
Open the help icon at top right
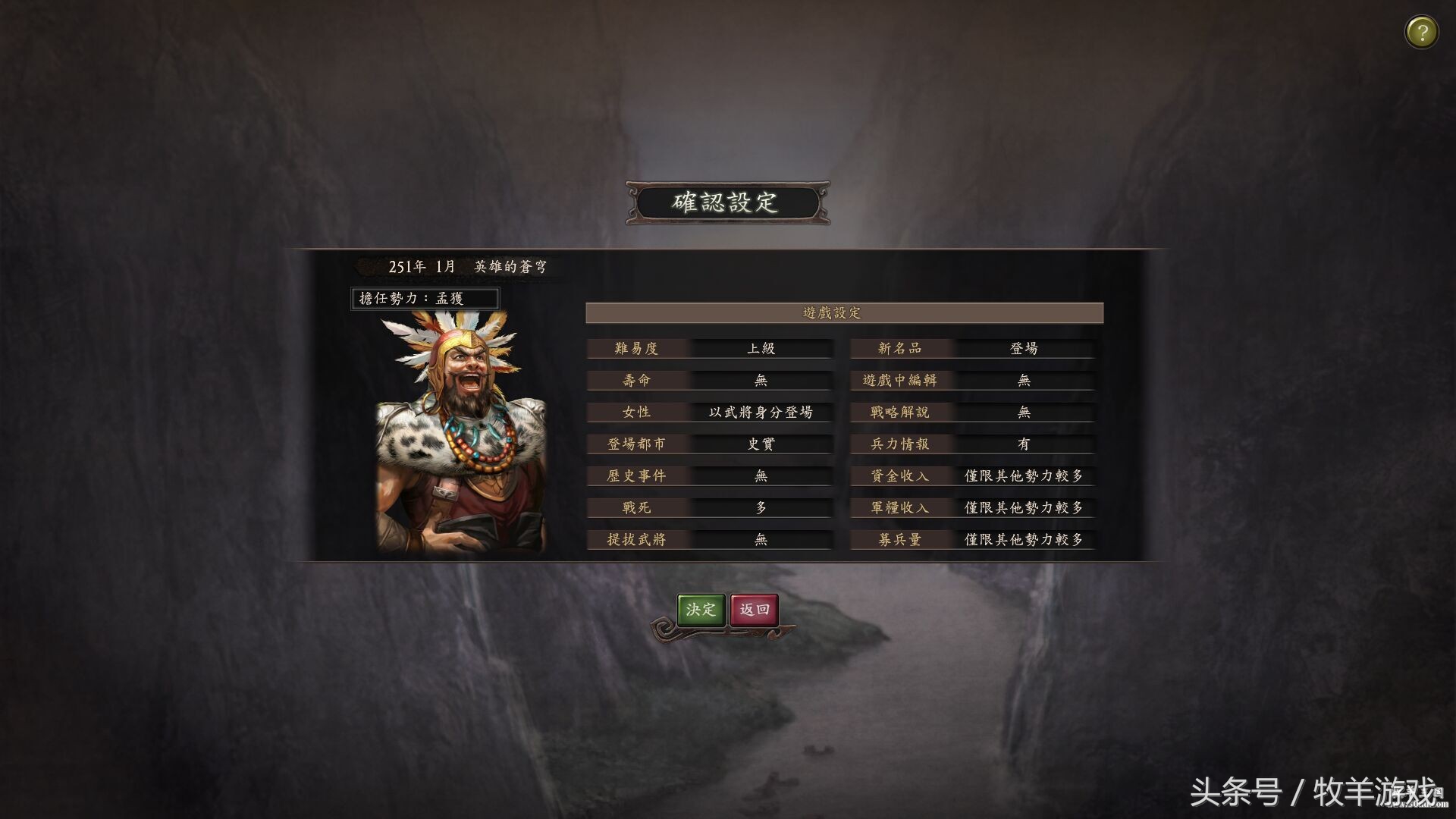tap(1421, 31)
